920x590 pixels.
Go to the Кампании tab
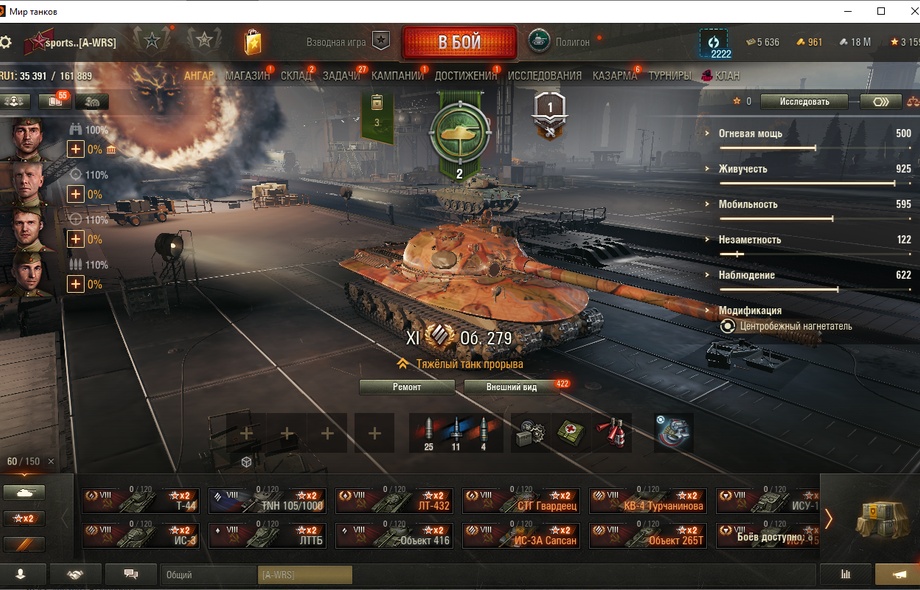[397, 75]
